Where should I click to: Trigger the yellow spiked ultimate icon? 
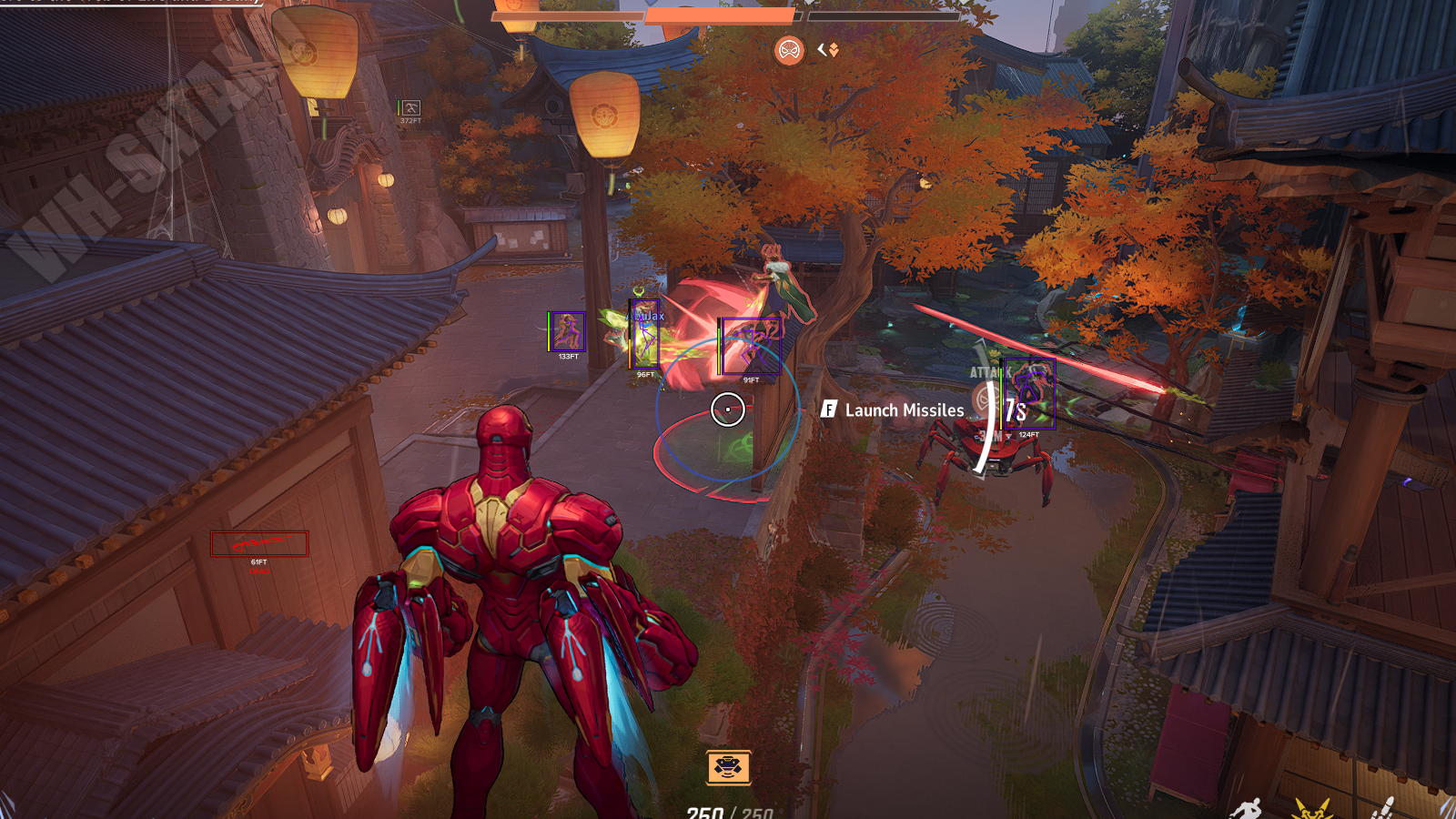(x=1311, y=808)
